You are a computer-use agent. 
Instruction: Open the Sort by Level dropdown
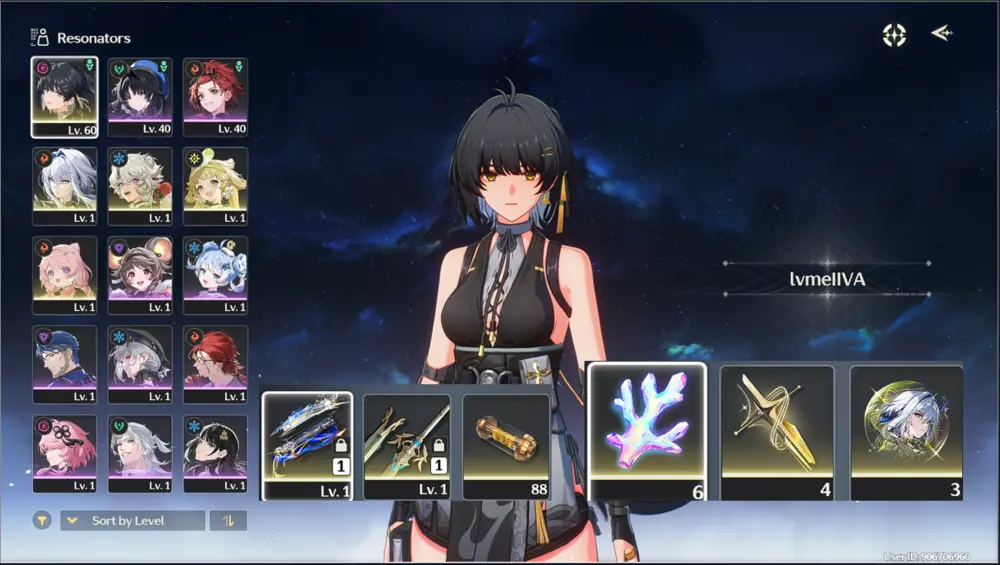pos(132,521)
